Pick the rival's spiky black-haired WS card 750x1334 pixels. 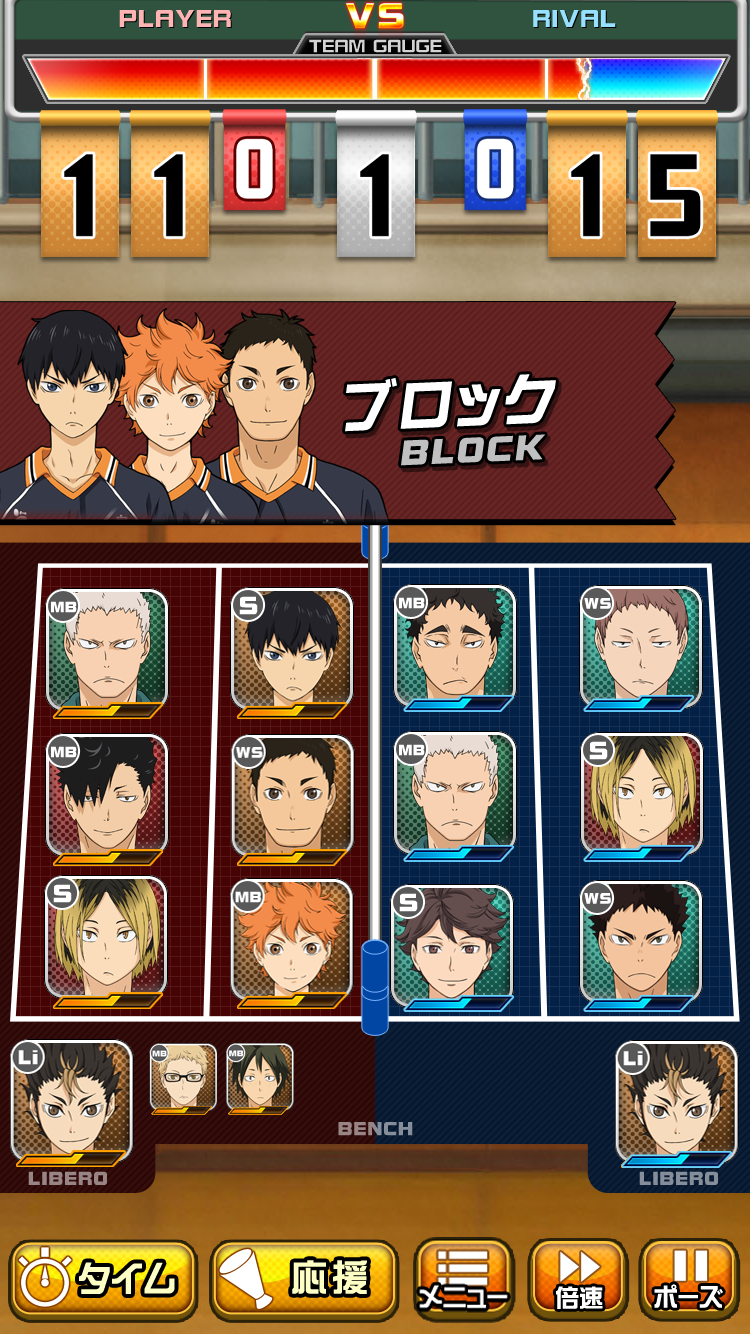point(641,941)
